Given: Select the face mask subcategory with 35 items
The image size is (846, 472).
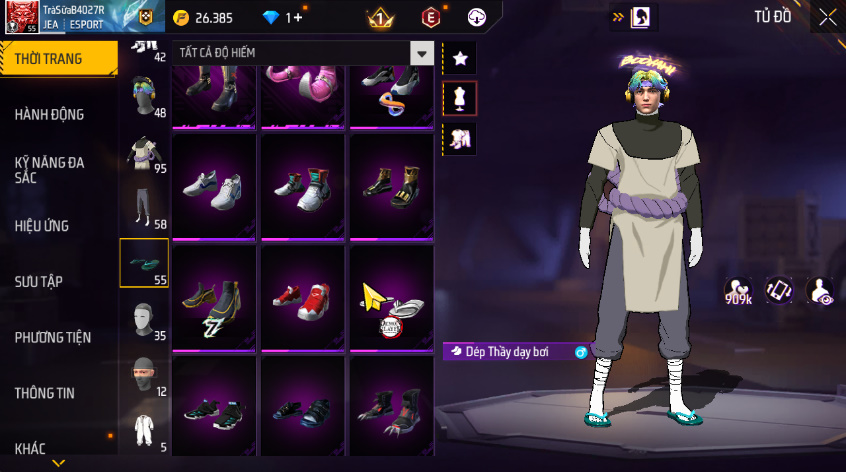Looking at the screenshot, I should pos(143,320).
